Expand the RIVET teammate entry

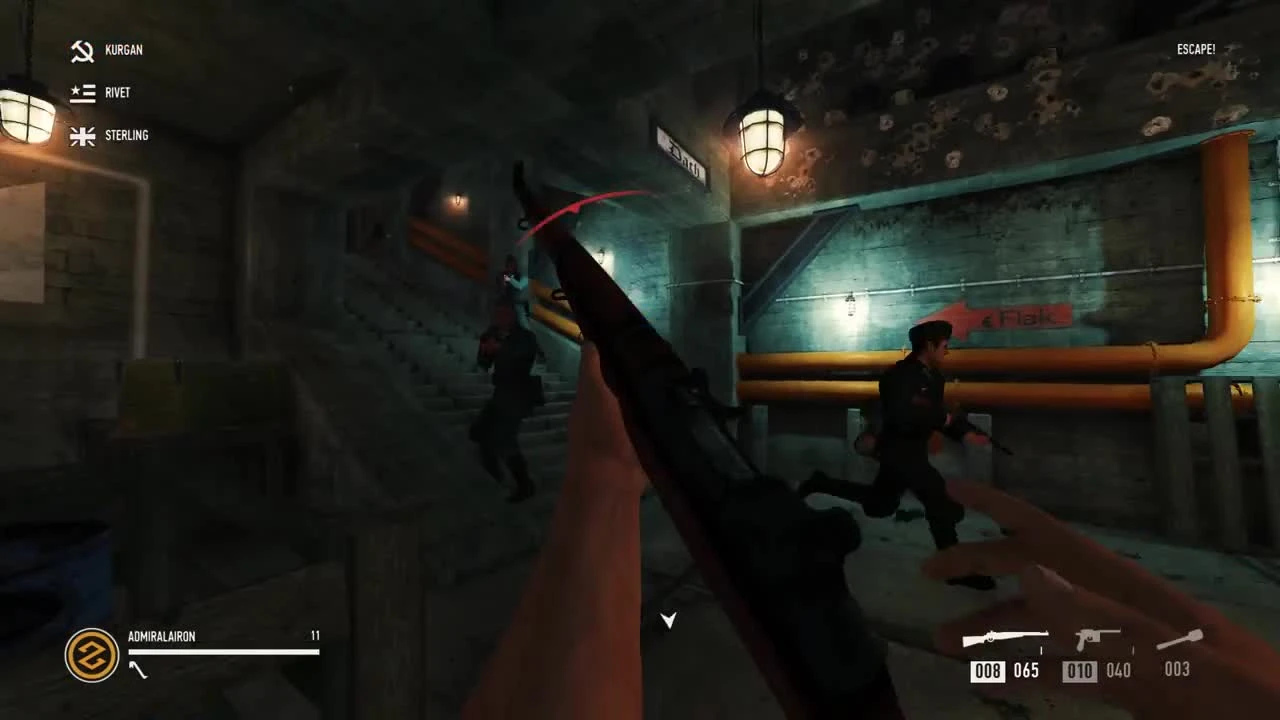pyautogui.click(x=117, y=92)
